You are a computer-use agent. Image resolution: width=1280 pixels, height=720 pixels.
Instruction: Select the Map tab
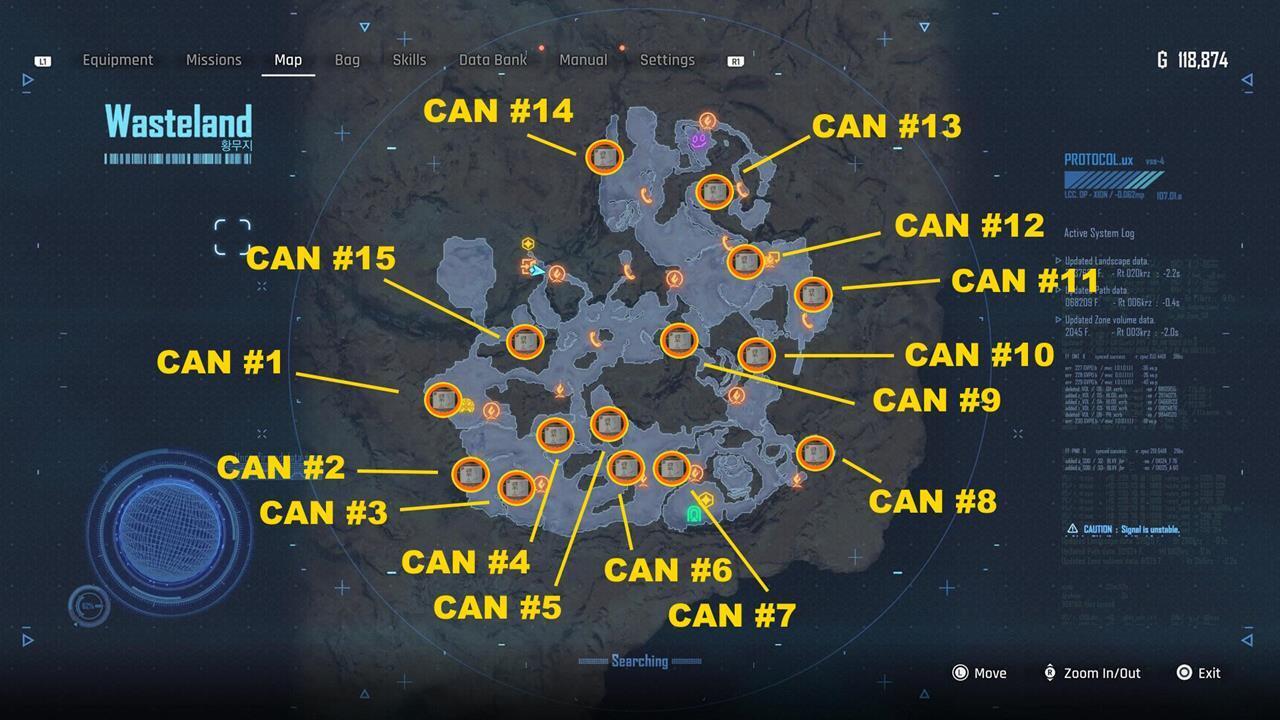tap(288, 60)
